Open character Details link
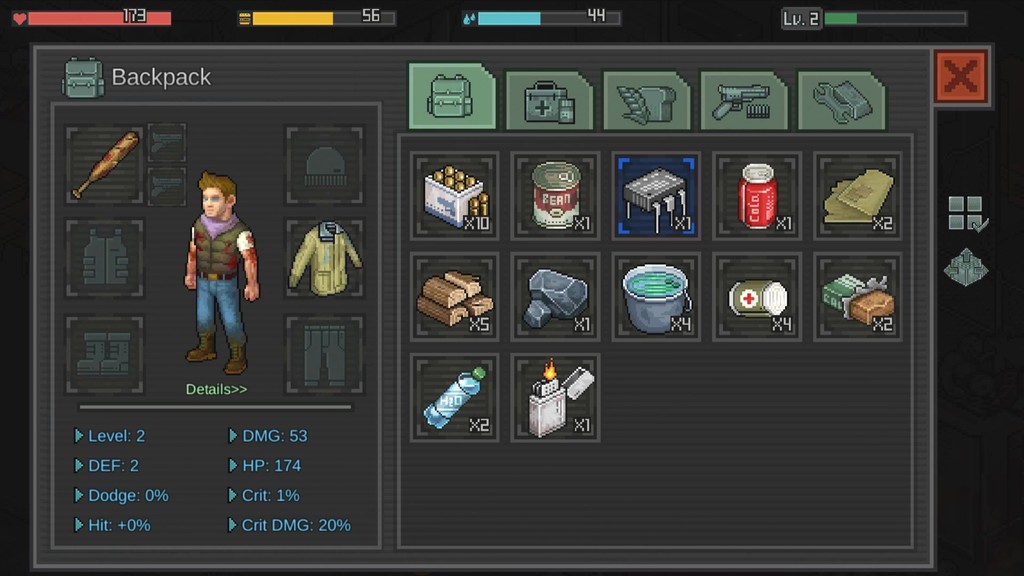 216,389
